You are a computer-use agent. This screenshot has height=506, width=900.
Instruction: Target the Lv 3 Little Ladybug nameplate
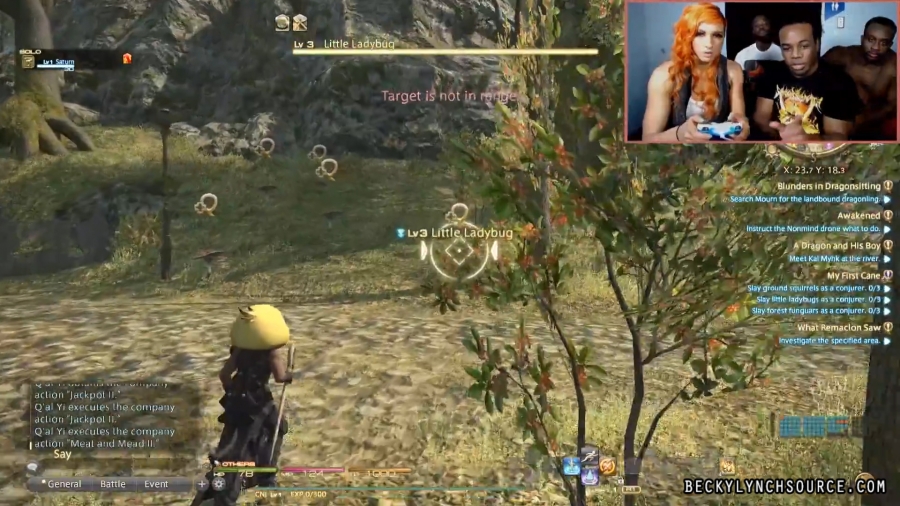click(459, 233)
